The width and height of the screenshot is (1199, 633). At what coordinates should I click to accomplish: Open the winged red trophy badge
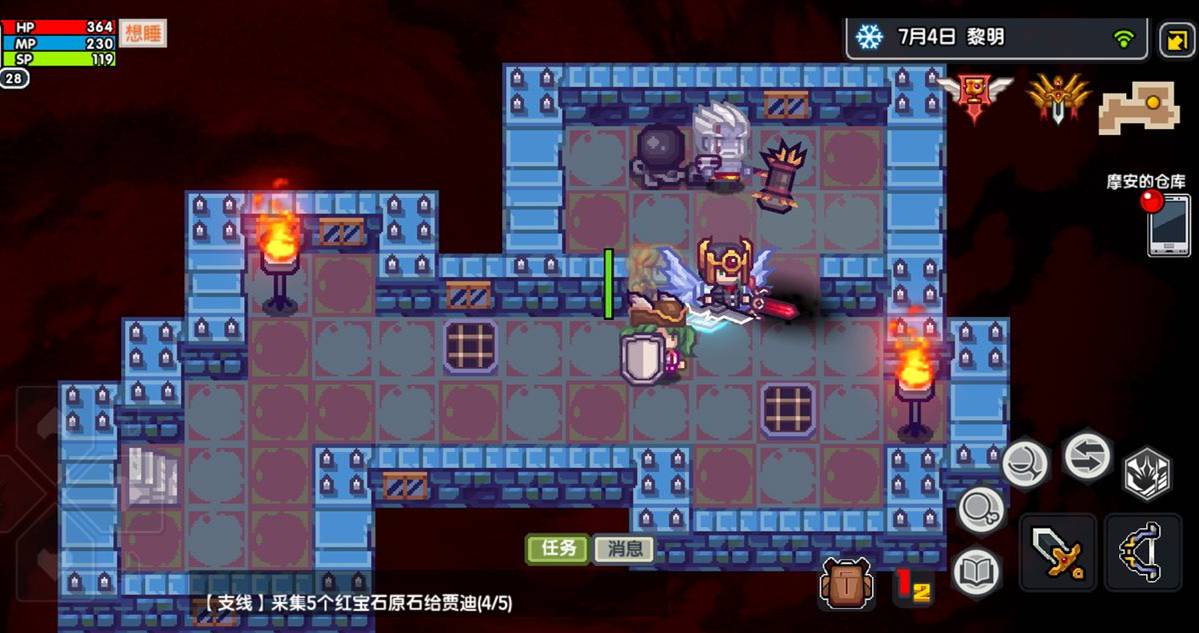[x=975, y=96]
